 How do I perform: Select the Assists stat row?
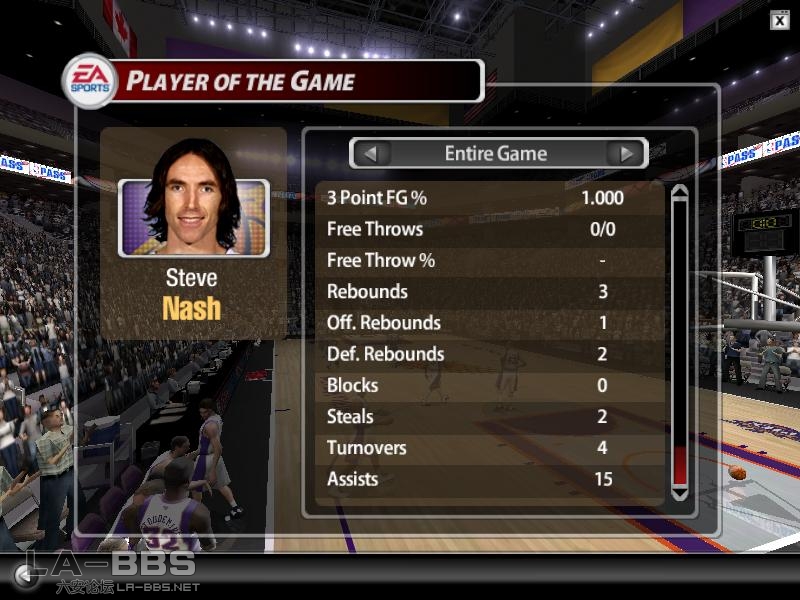coord(490,479)
